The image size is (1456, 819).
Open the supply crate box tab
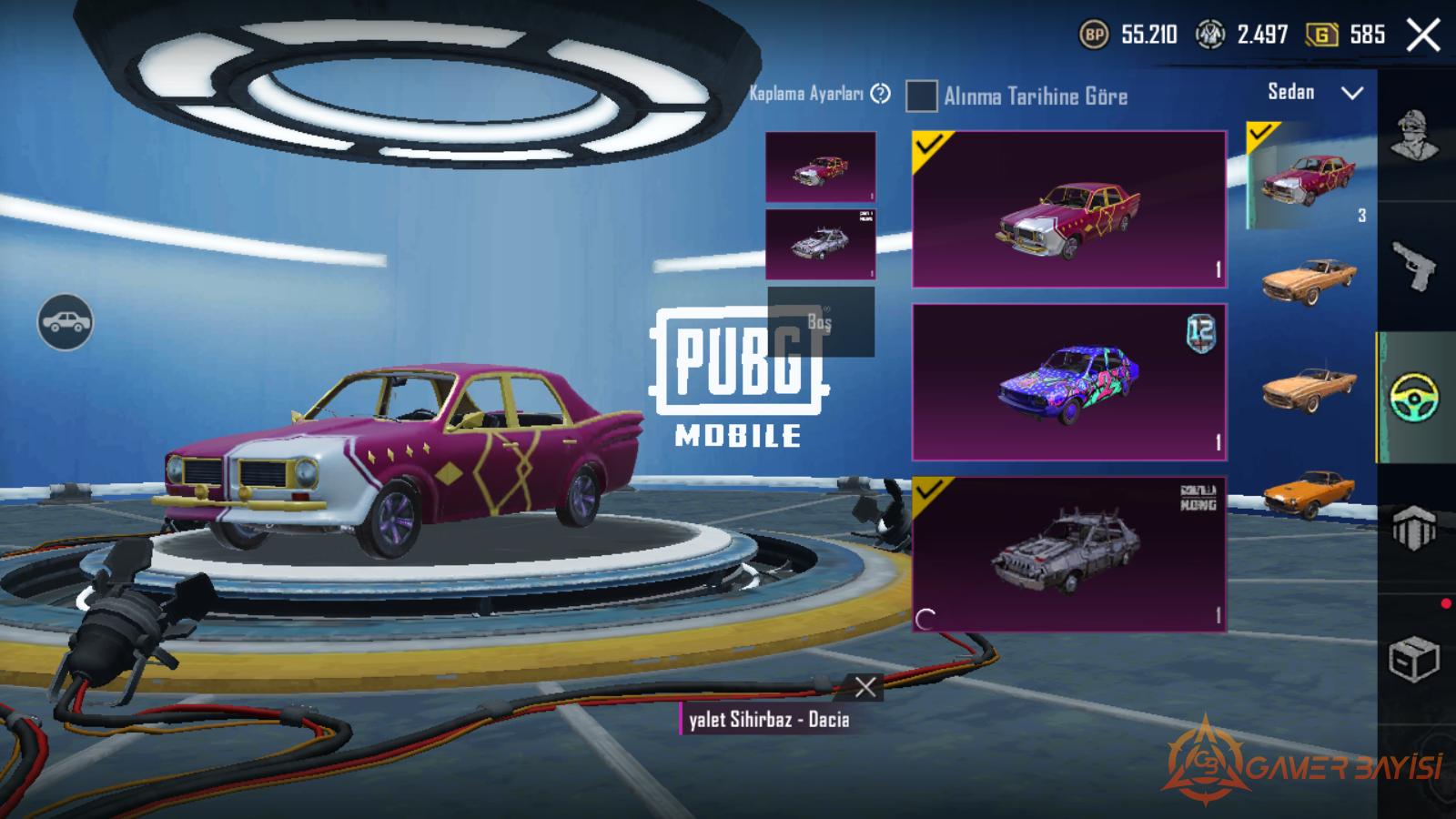pos(1413,659)
